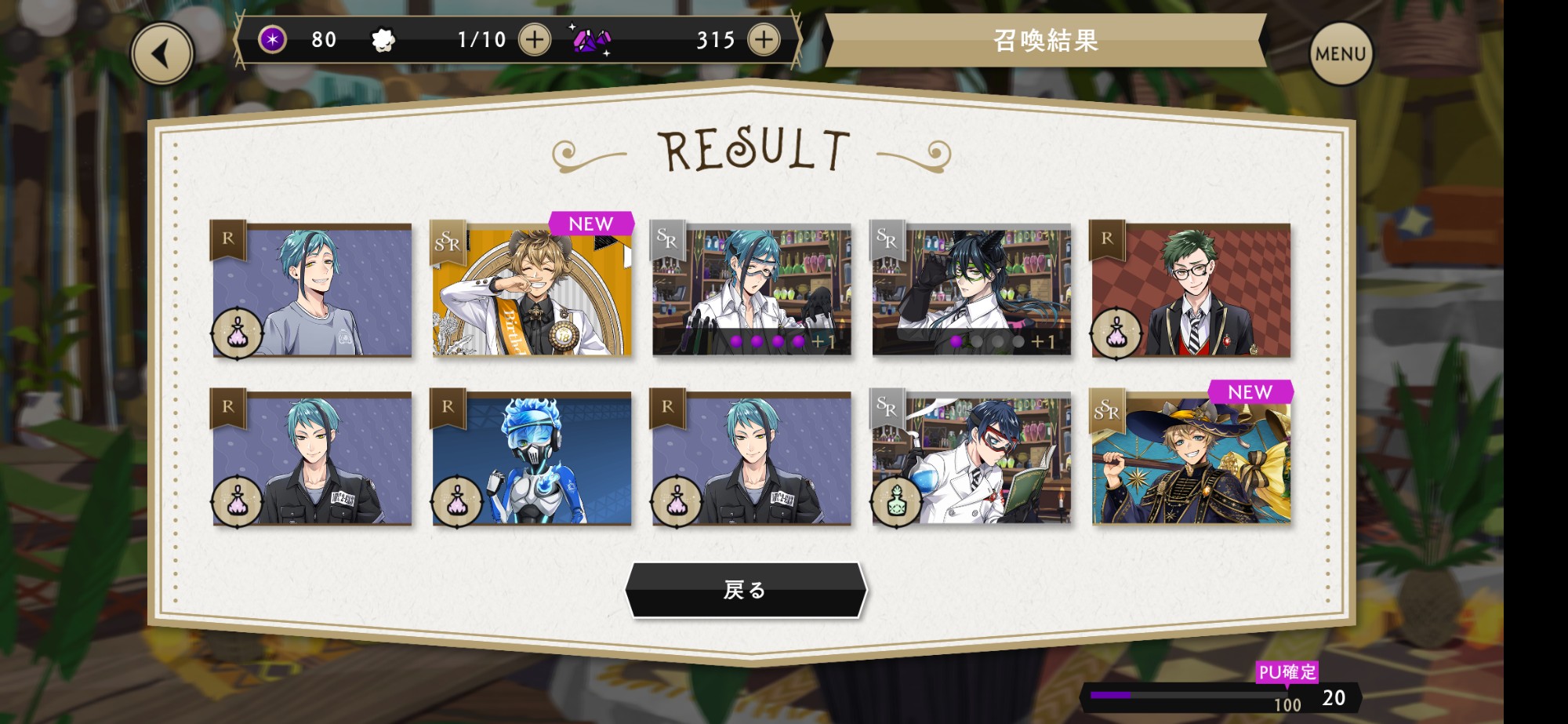Go back with the arrow button
1568x724 pixels.
click(162, 53)
